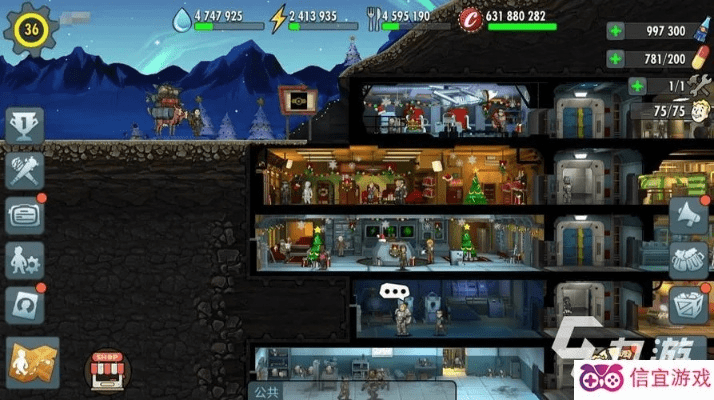
Task: Tap the plus beside the 1/1 counter
Action: point(636,86)
